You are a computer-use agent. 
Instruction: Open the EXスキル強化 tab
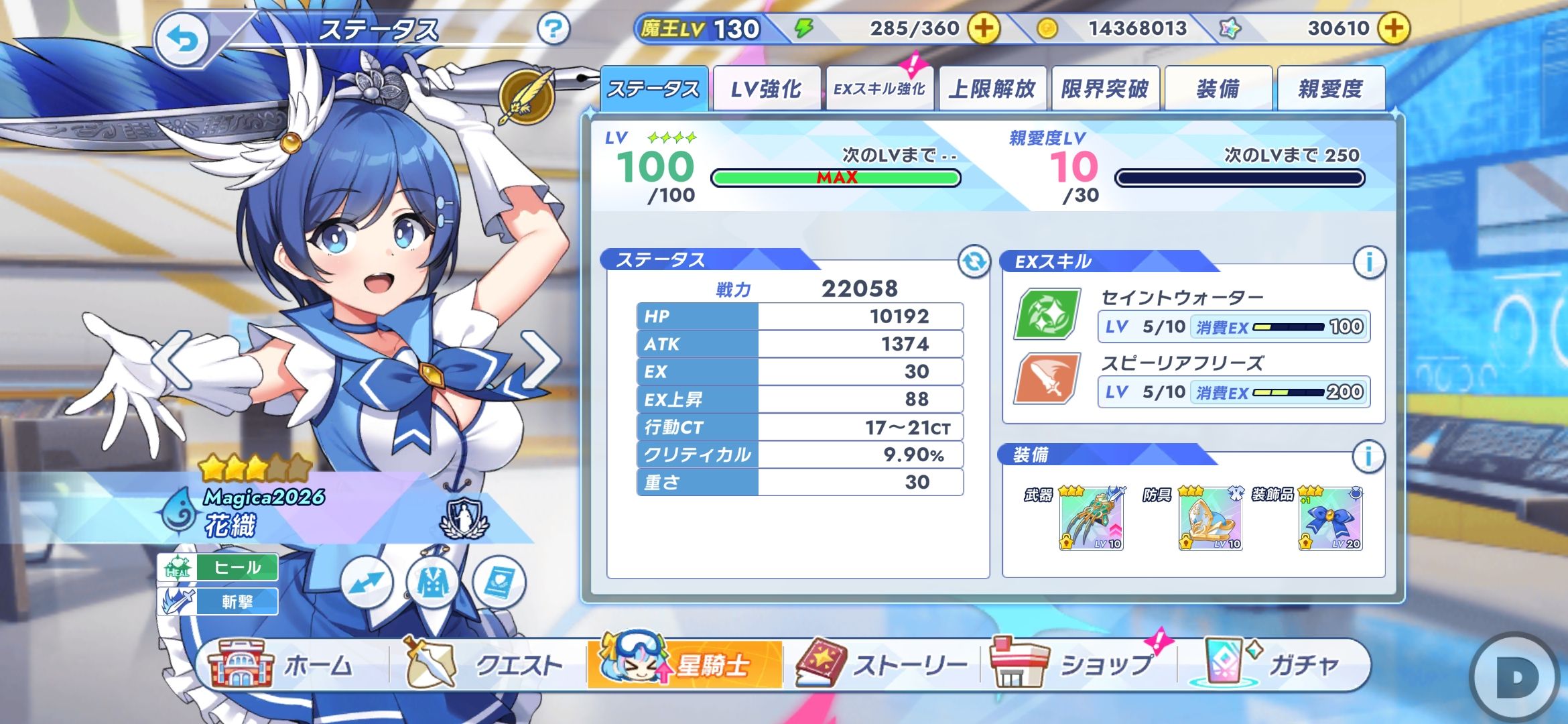[x=878, y=89]
